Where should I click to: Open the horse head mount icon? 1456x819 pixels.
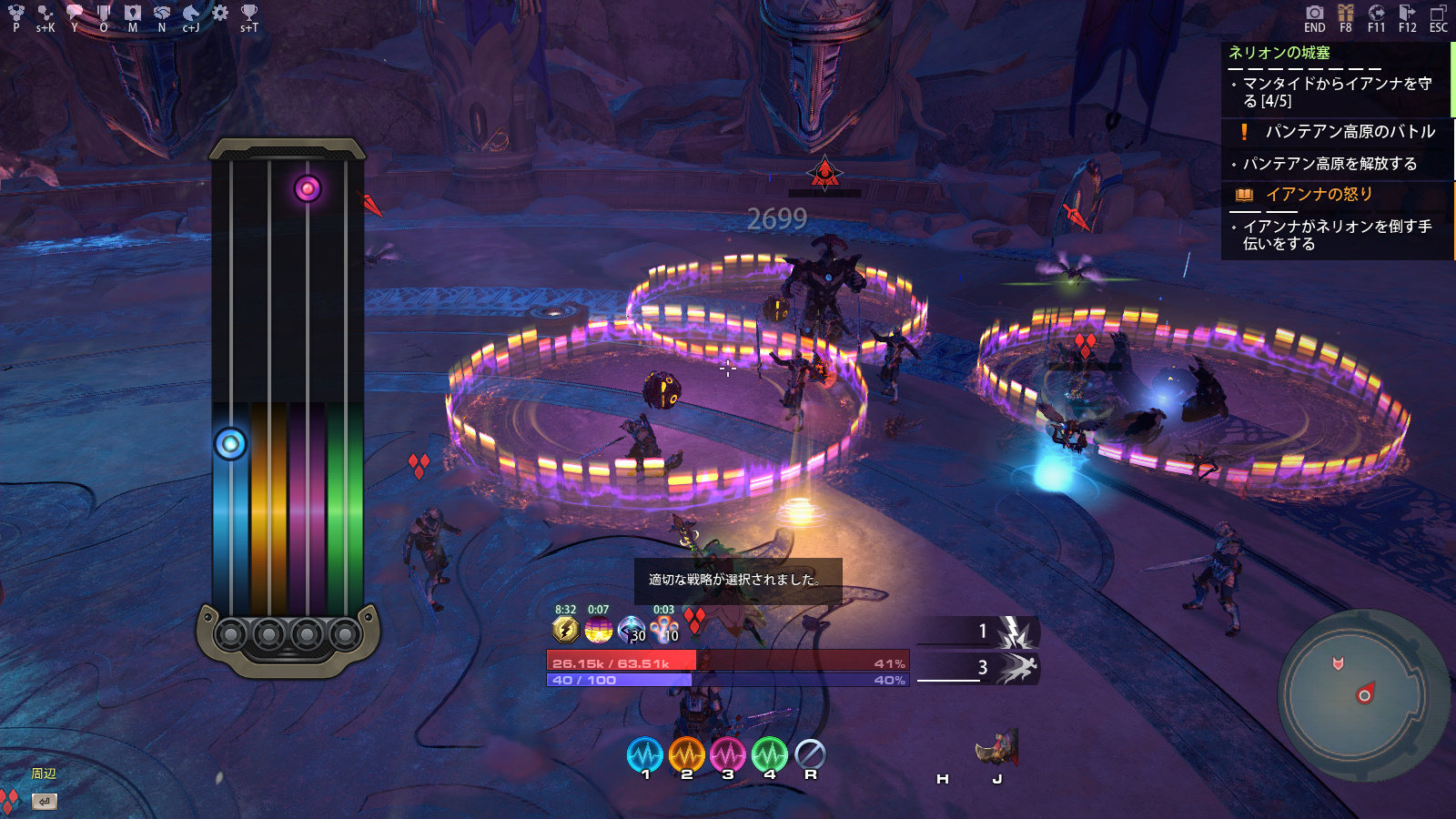191,13
